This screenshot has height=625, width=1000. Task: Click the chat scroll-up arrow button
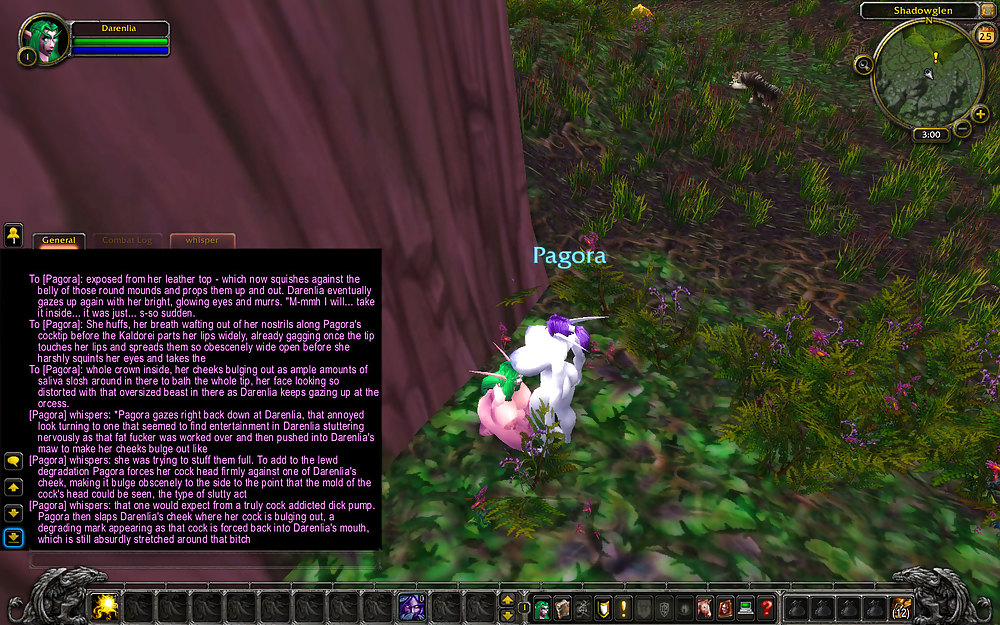(x=14, y=487)
